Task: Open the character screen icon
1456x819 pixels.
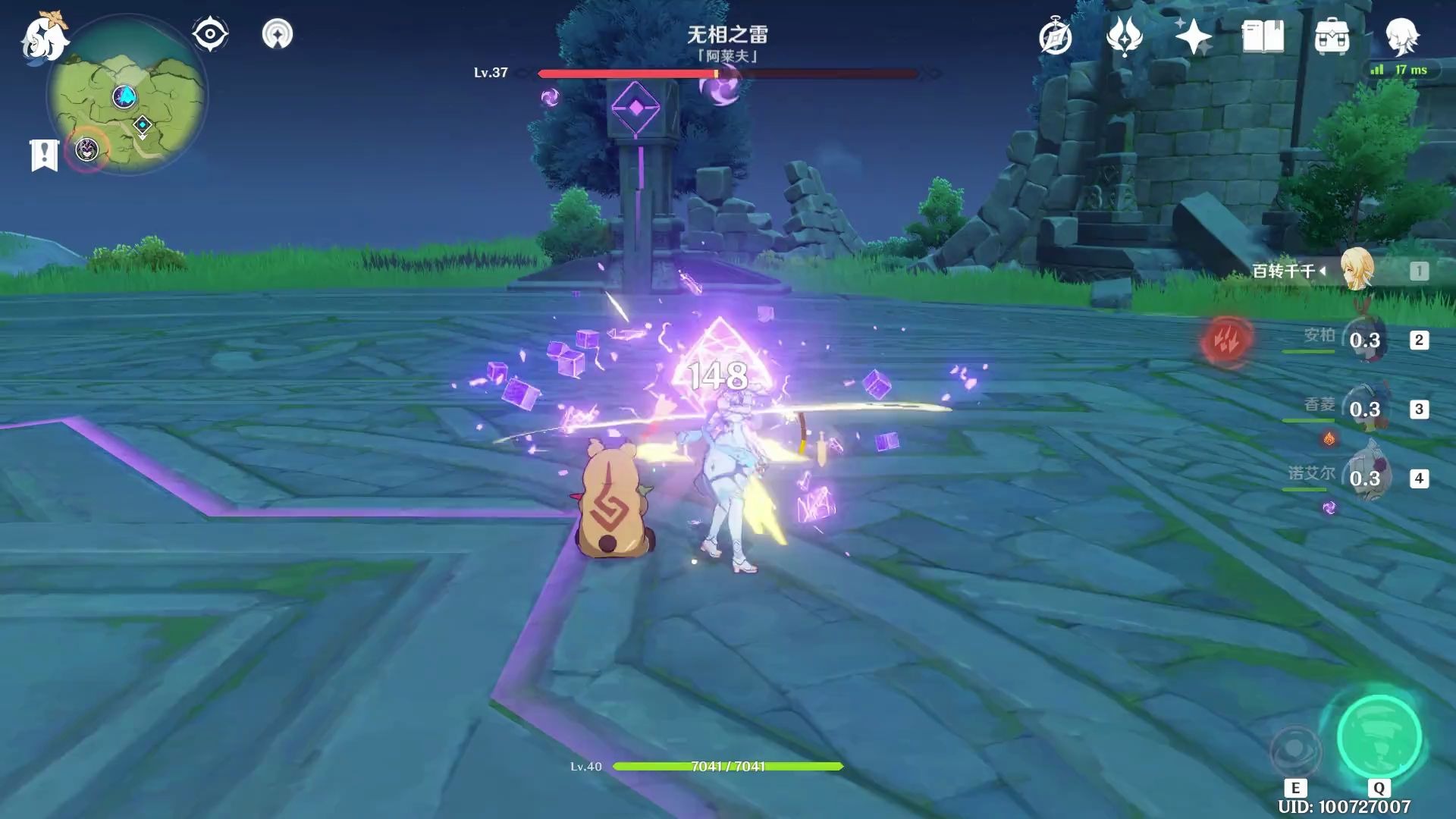Action: pyautogui.click(x=1401, y=36)
